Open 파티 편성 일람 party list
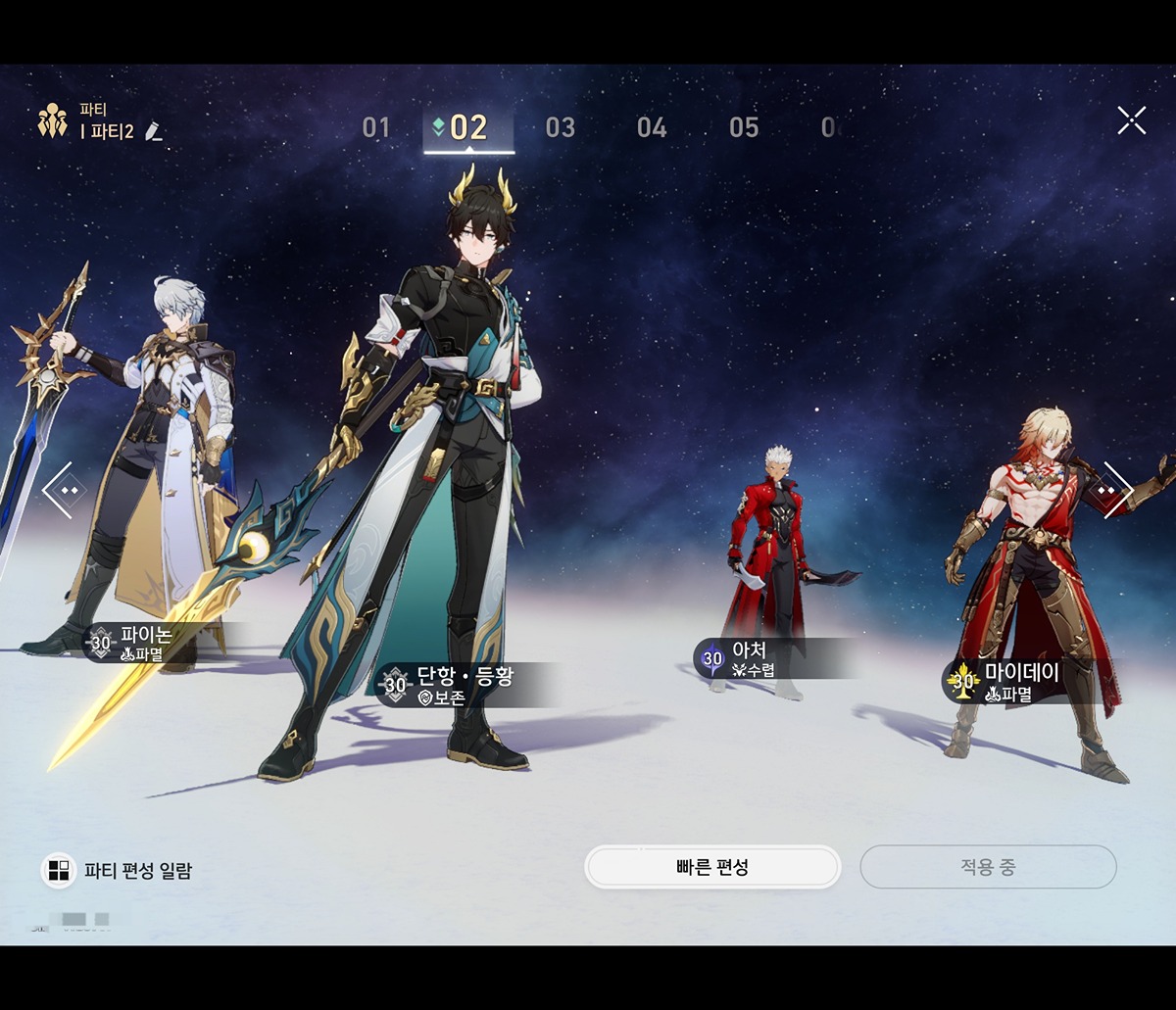The image size is (1176, 1010). [118, 870]
